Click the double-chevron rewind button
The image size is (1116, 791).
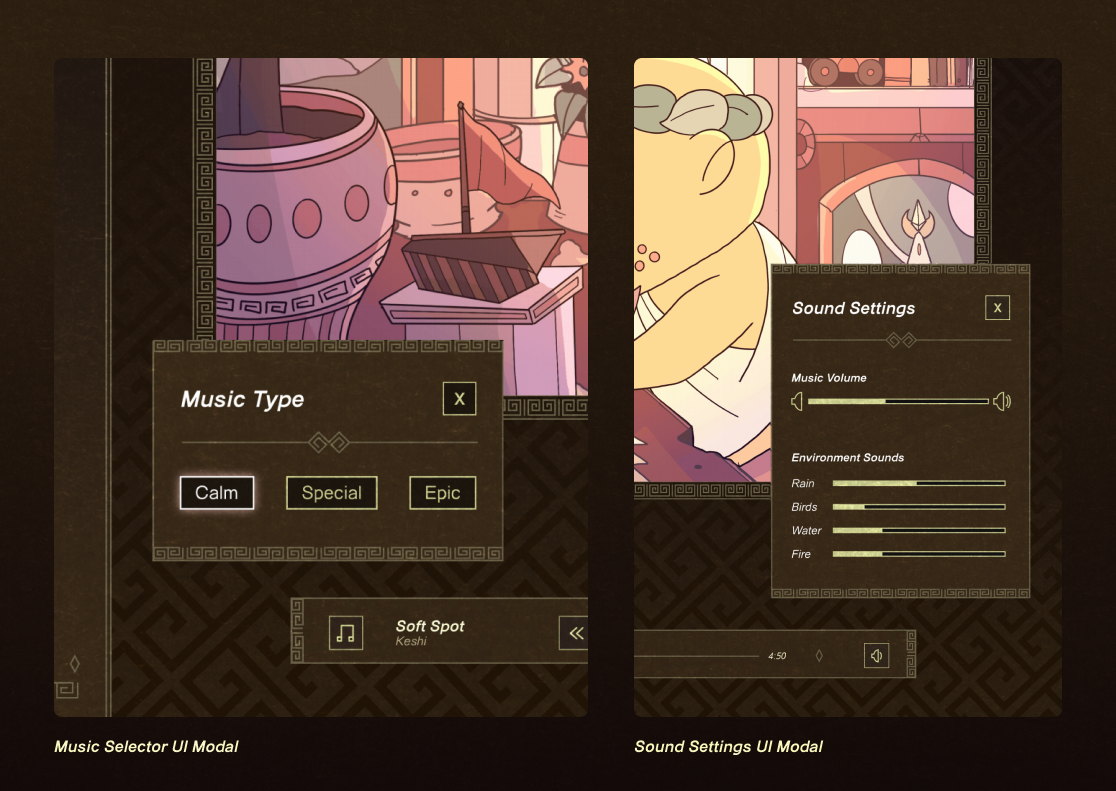point(575,633)
